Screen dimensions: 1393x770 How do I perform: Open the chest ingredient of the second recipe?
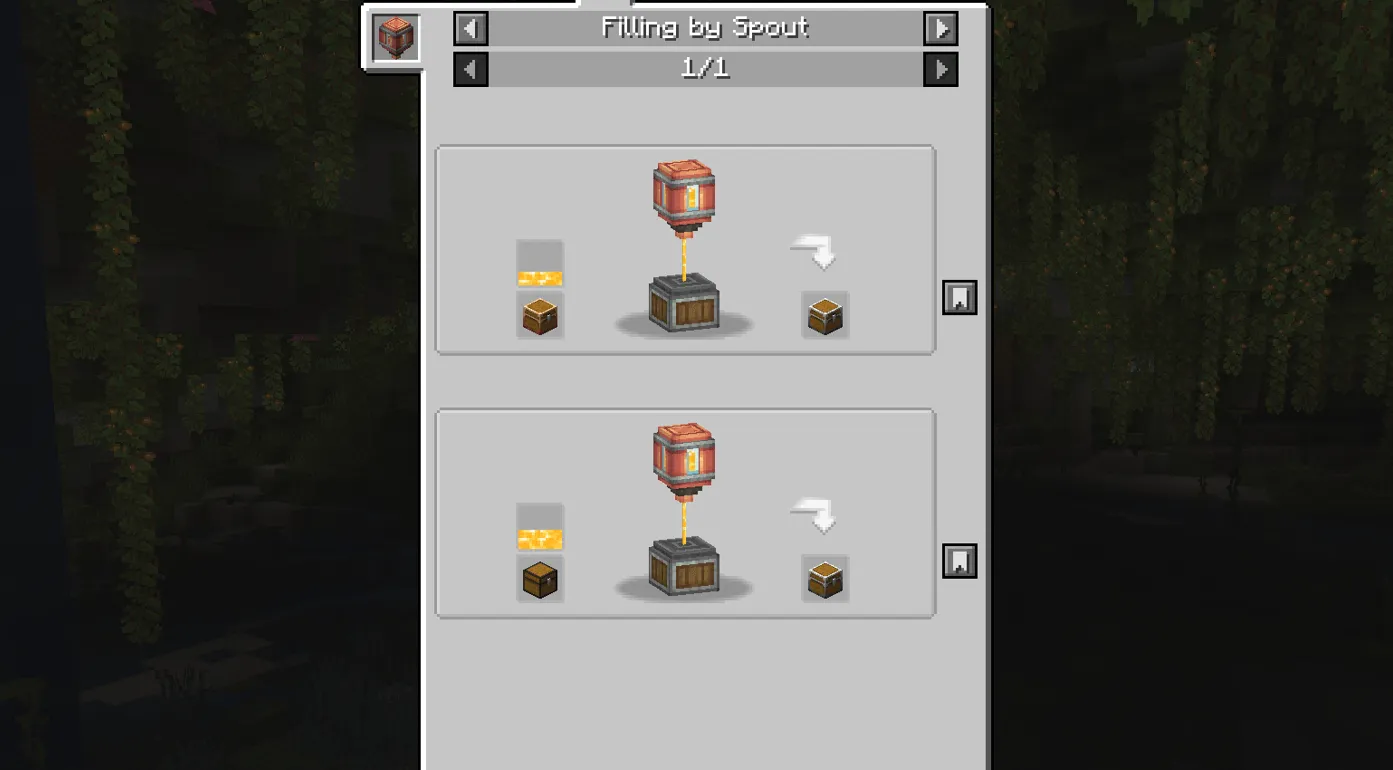pyautogui.click(x=539, y=578)
